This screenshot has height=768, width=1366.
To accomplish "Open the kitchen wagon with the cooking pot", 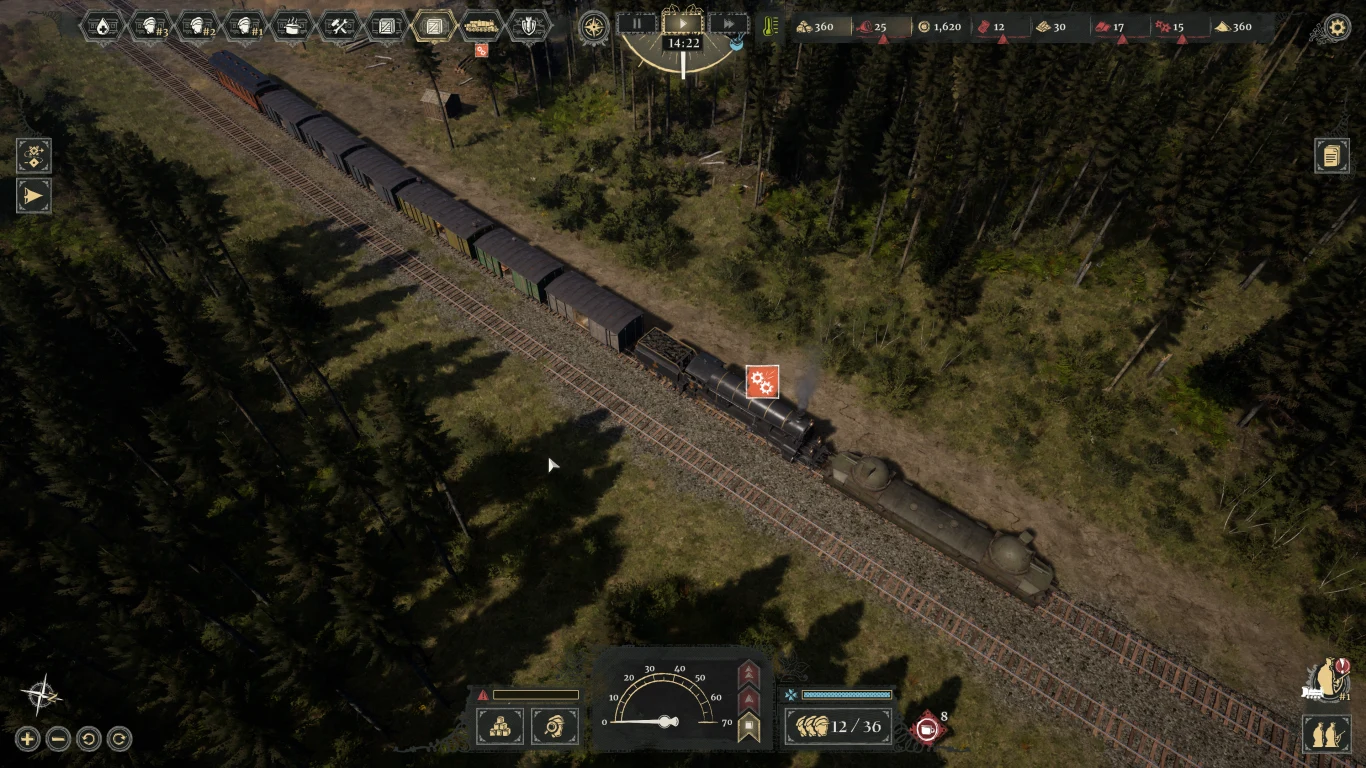I will pos(293,26).
